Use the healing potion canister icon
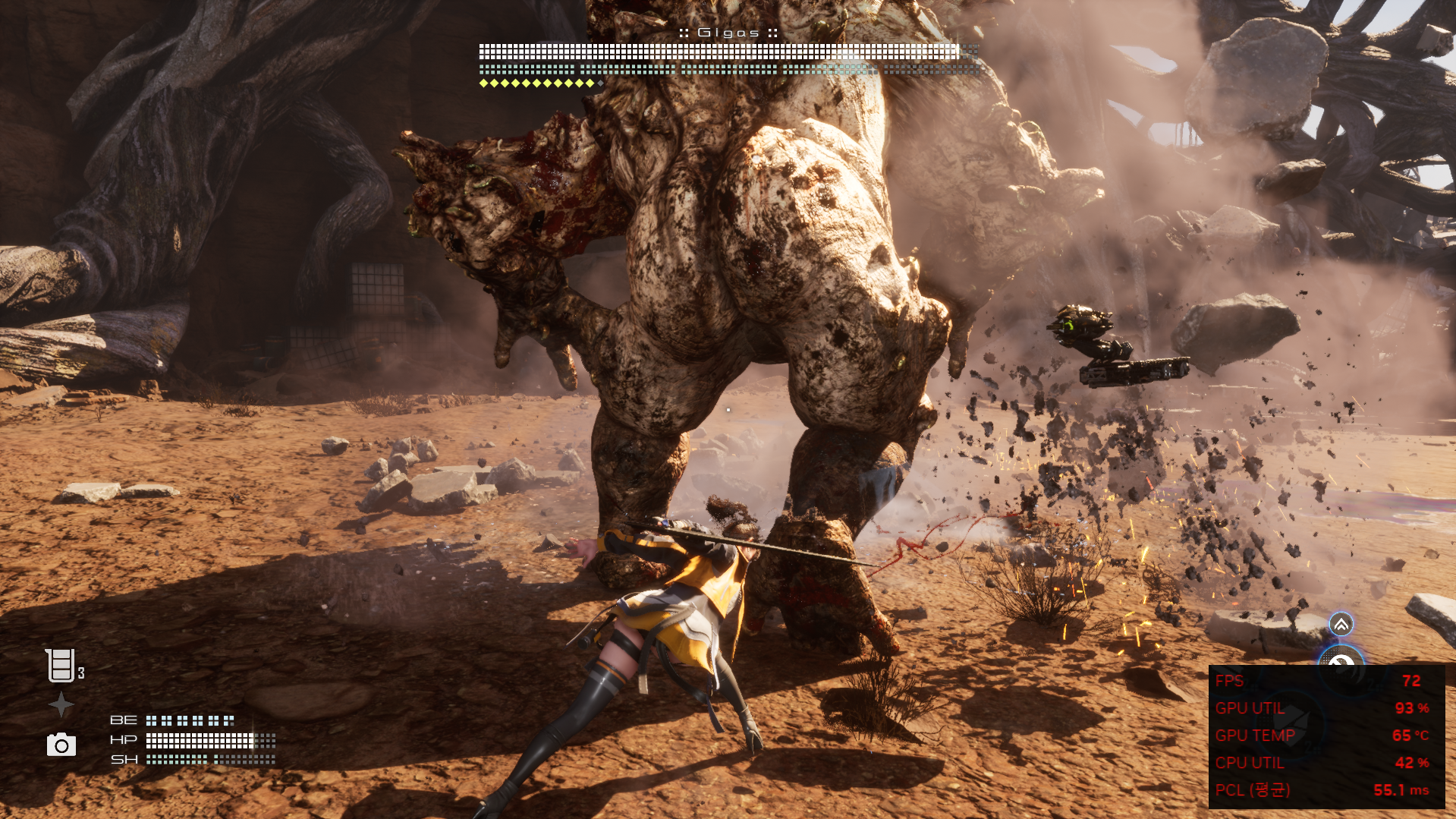 61,666
